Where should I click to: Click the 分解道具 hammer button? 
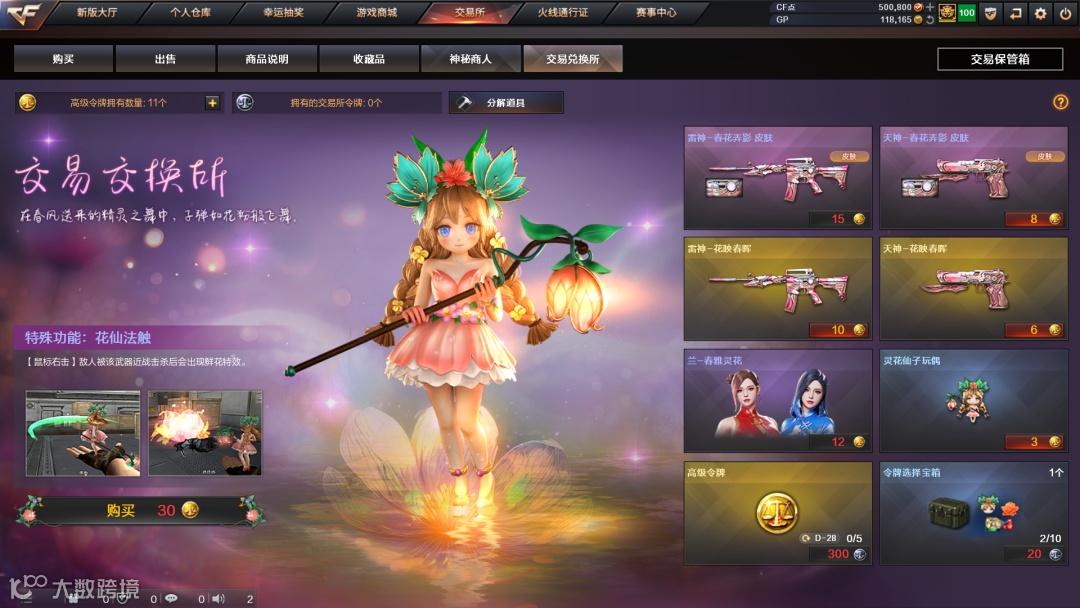506,103
